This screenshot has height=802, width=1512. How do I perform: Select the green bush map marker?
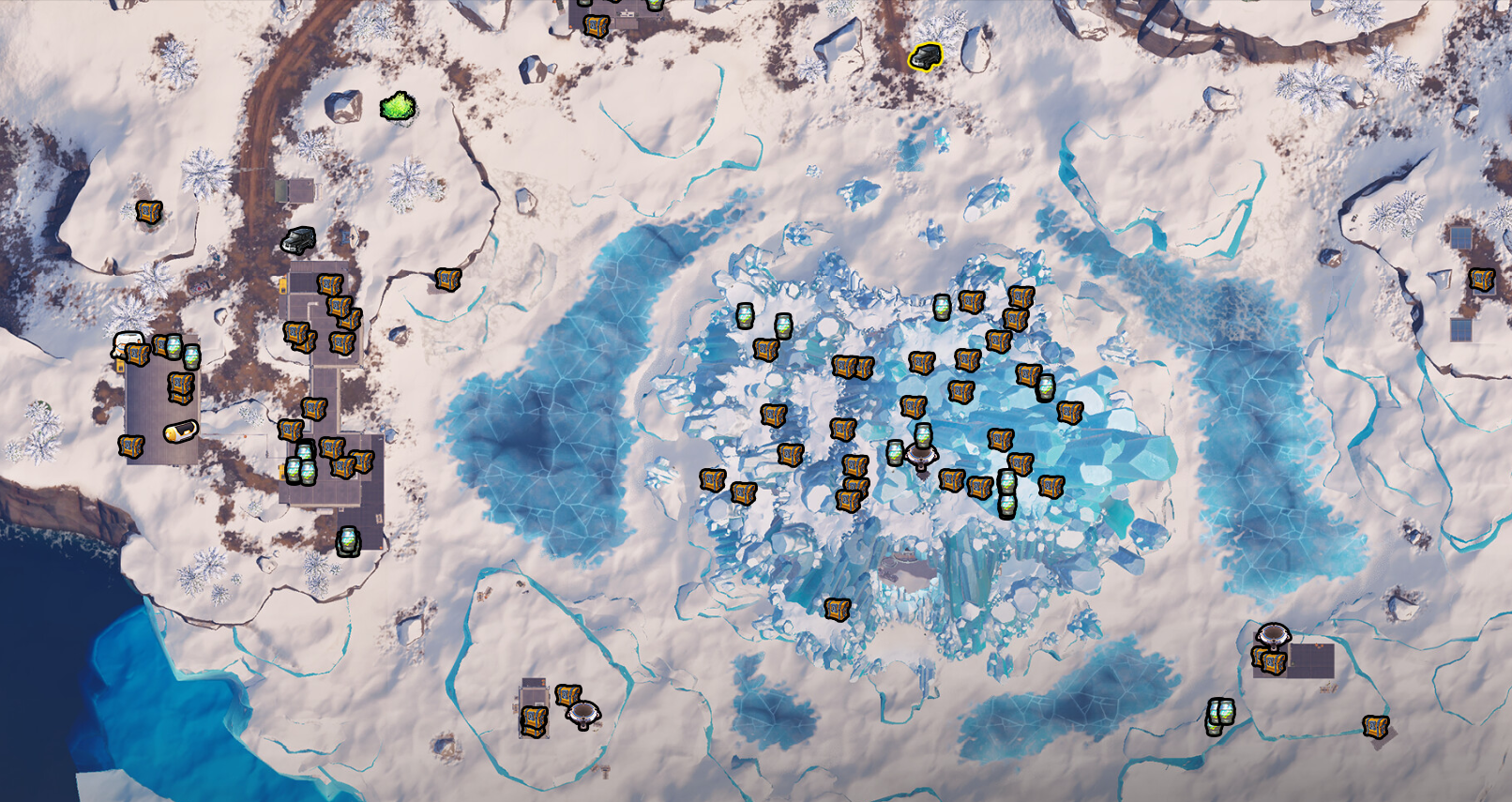click(x=398, y=107)
